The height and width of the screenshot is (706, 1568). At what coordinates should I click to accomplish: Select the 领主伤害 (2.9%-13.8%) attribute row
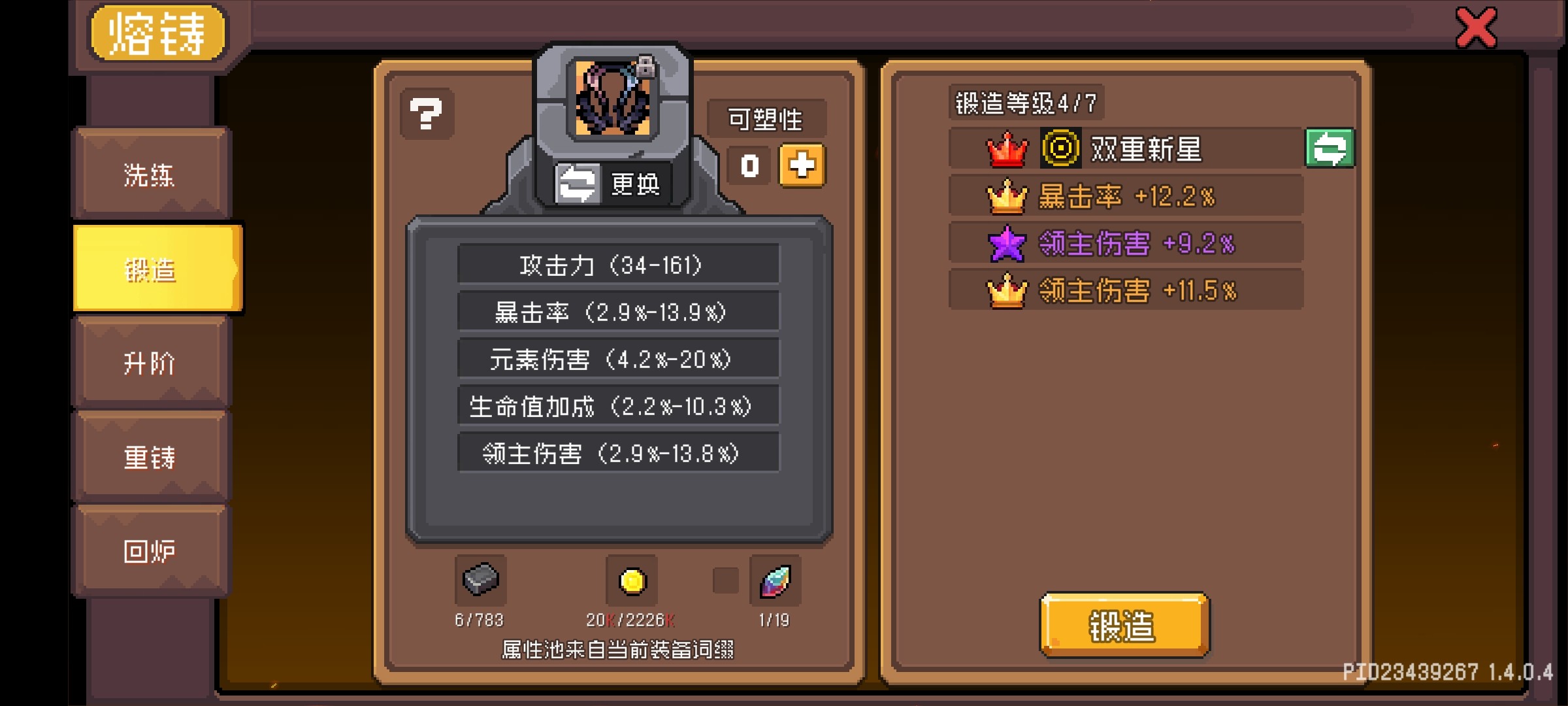click(x=618, y=452)
